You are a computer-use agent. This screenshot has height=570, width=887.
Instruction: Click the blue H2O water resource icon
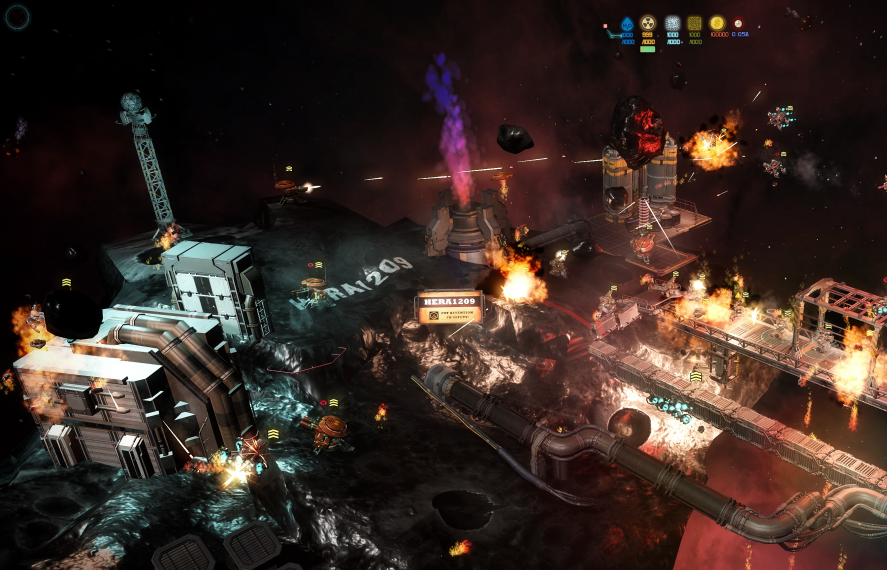[x=627, y=24]
